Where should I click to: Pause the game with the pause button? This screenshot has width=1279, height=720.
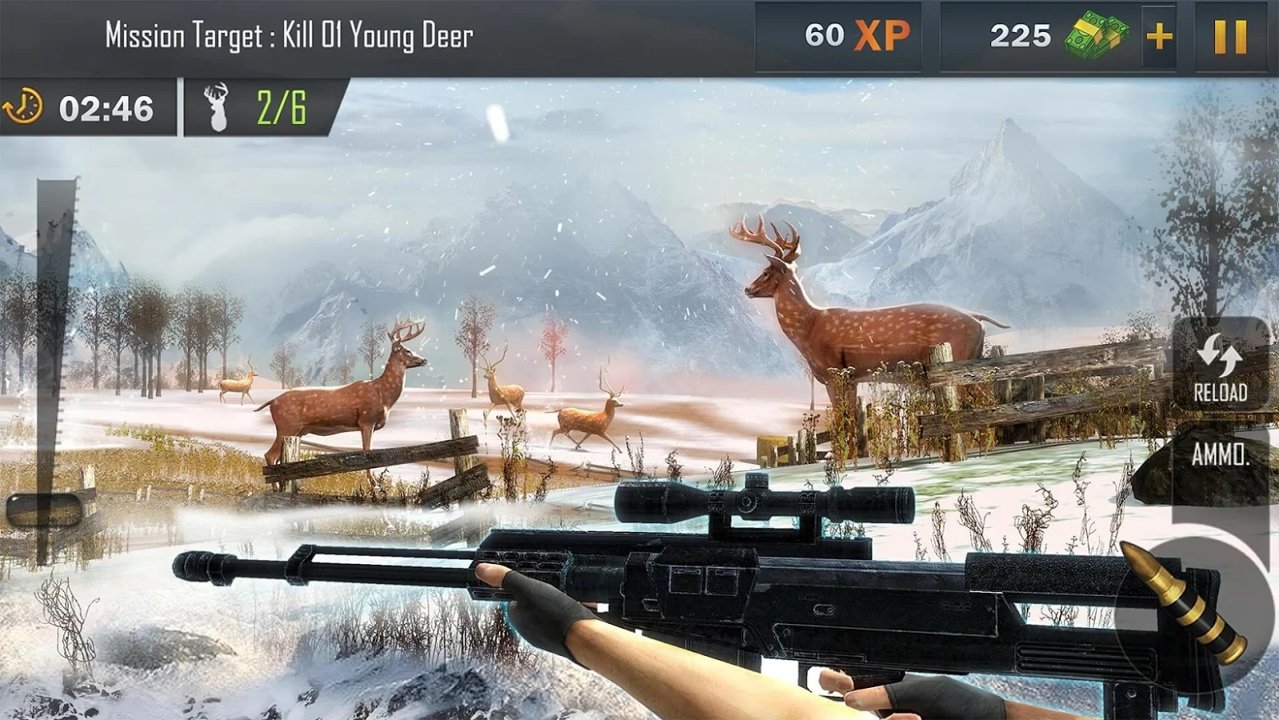coord(1230,37)
